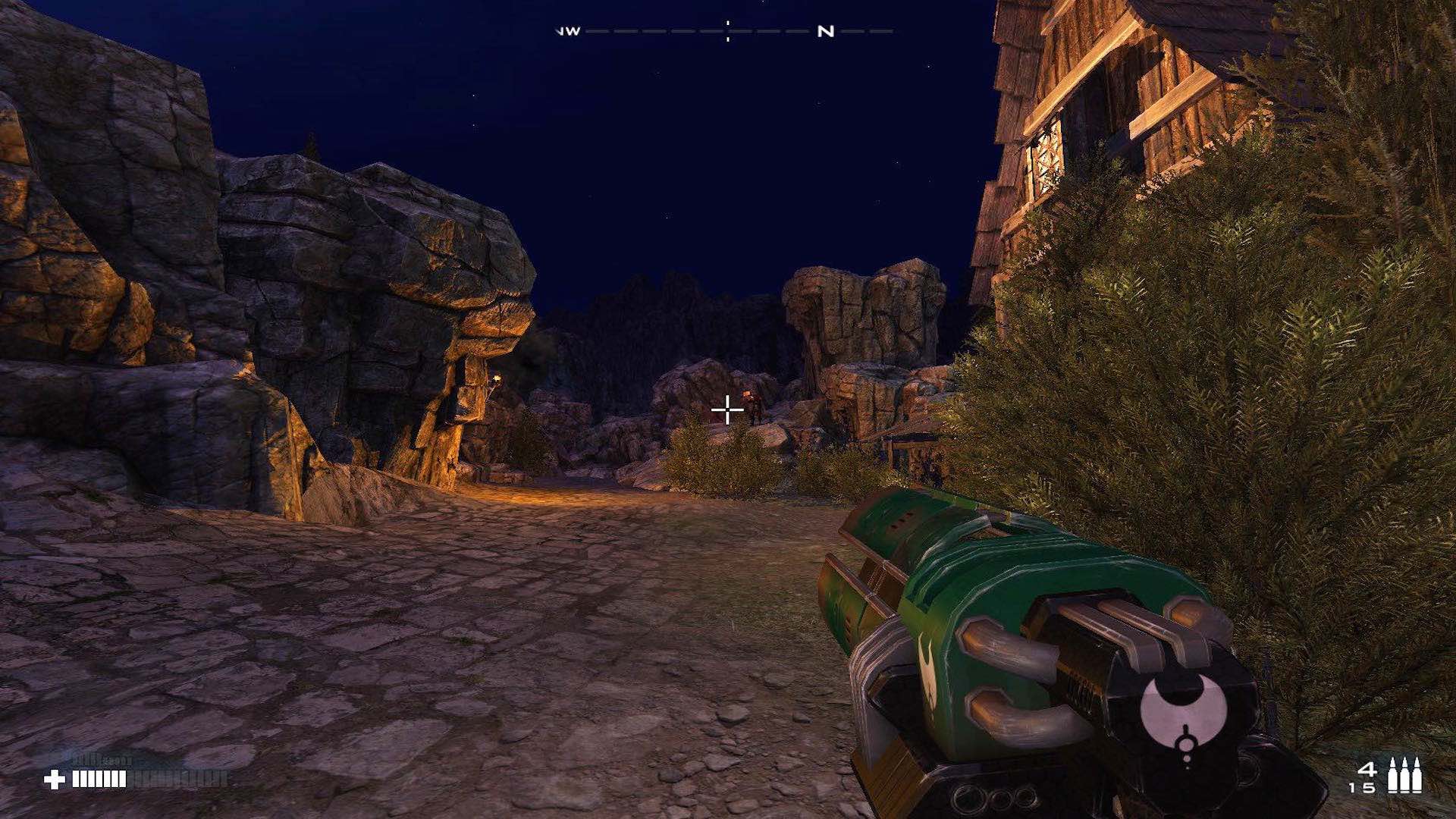The width and height of the screenshot is (1456, 819).
Task: Click the health cross icon bottom left
Action: click(55, 777)
